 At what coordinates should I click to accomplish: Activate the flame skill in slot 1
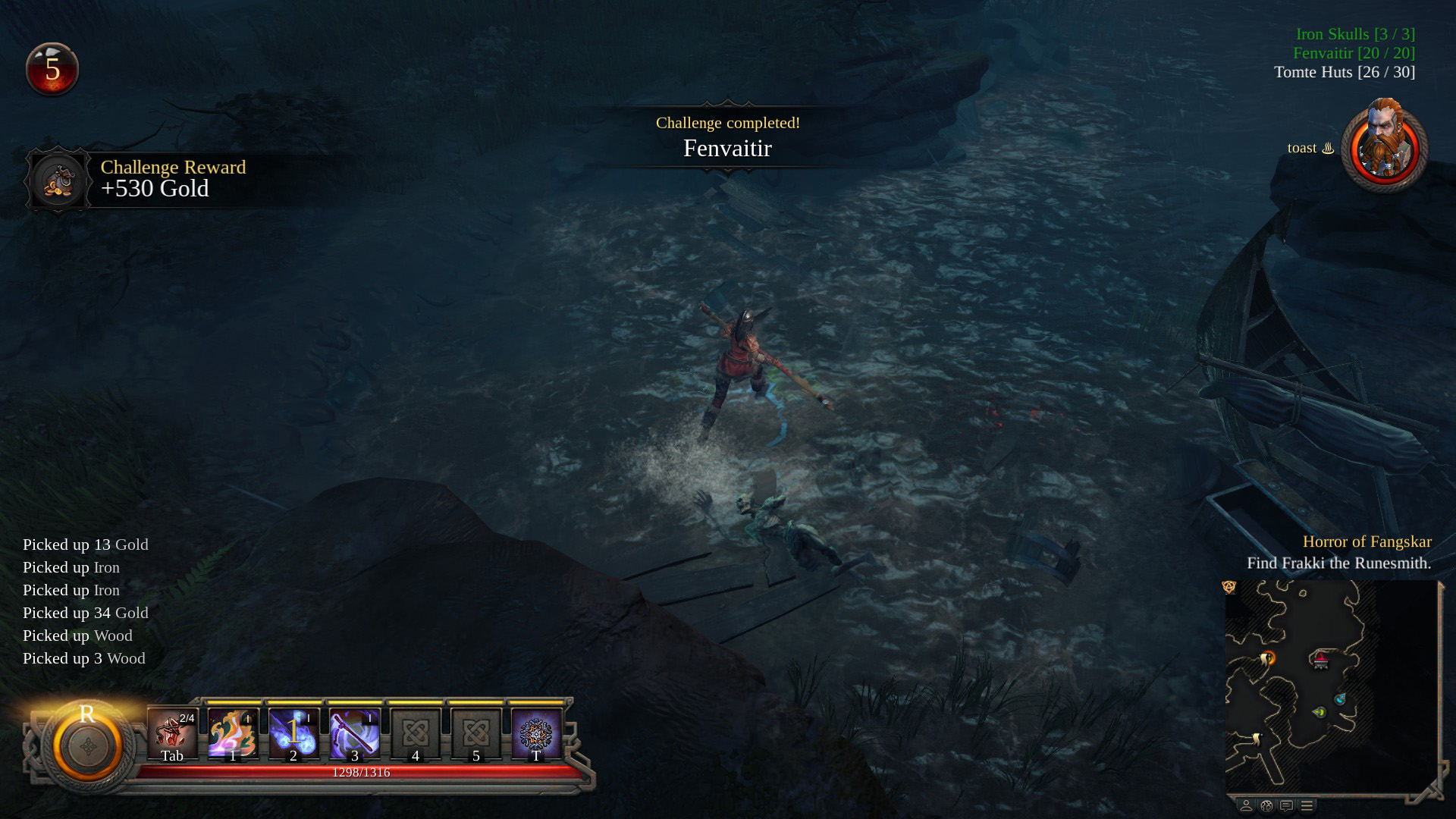[233, 733]
